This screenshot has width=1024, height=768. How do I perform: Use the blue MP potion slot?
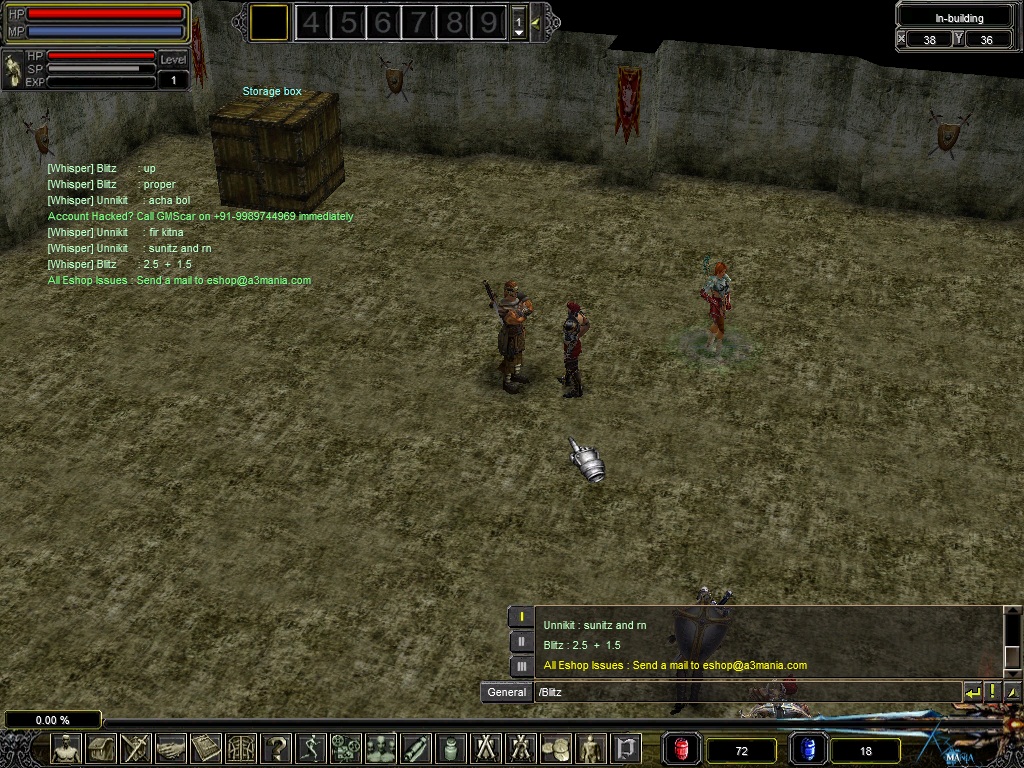(x=808, y=749)
